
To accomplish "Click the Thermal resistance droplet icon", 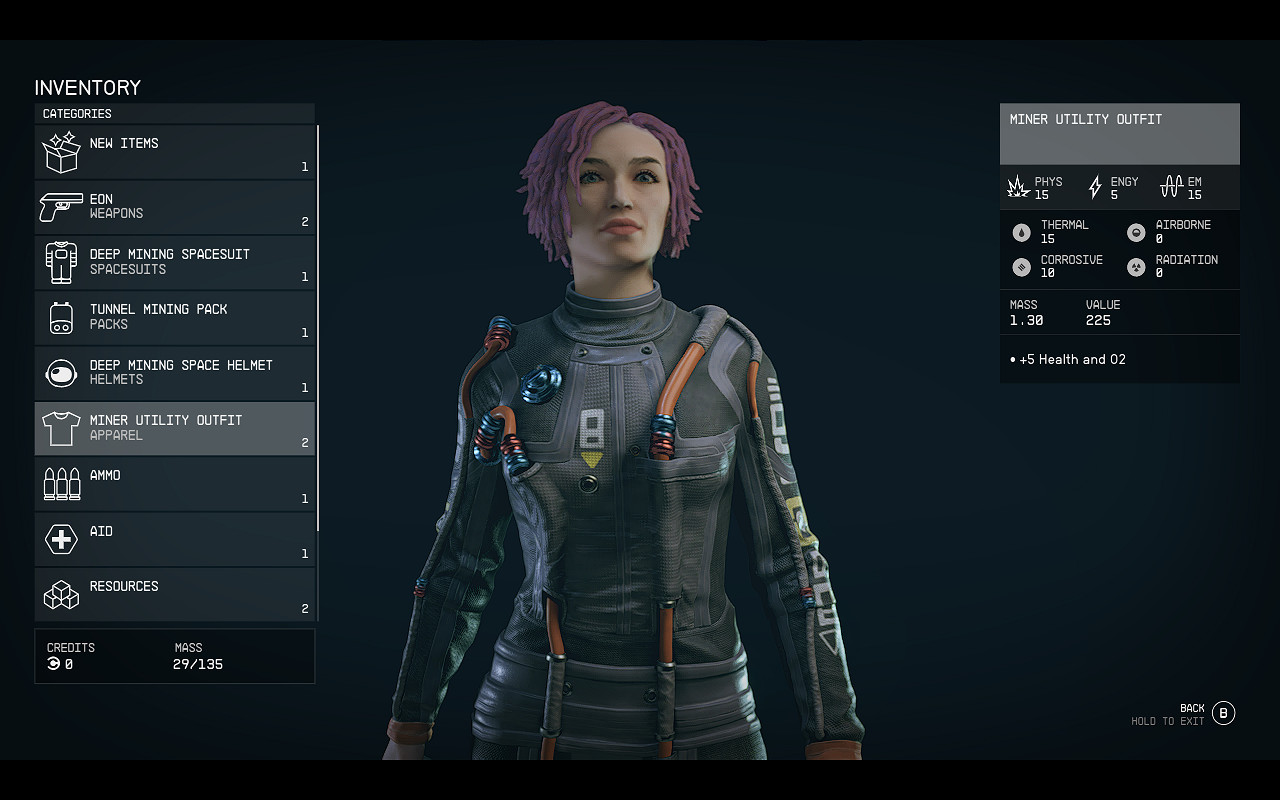I will [x=1022, y=231].
